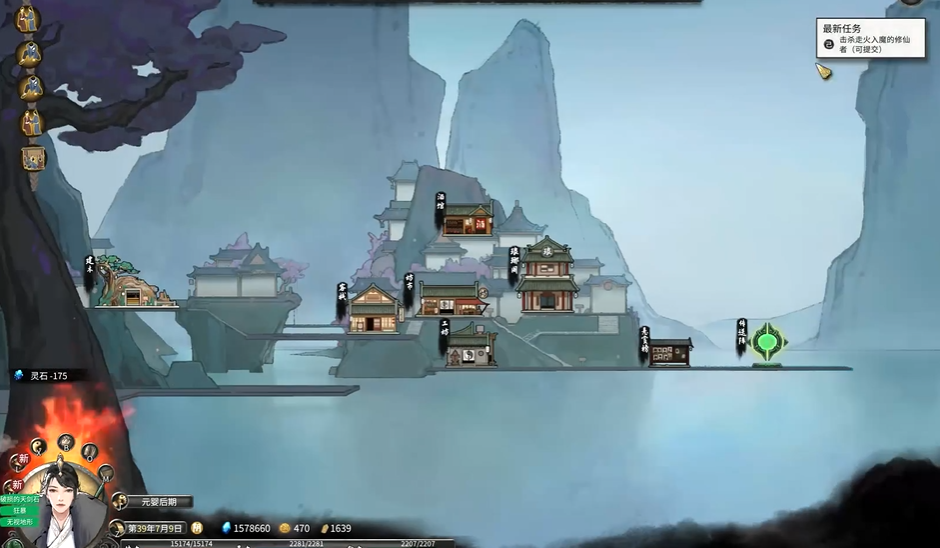Go to the 酒楼 tavern
940x548 pixels.
point(467,219)
